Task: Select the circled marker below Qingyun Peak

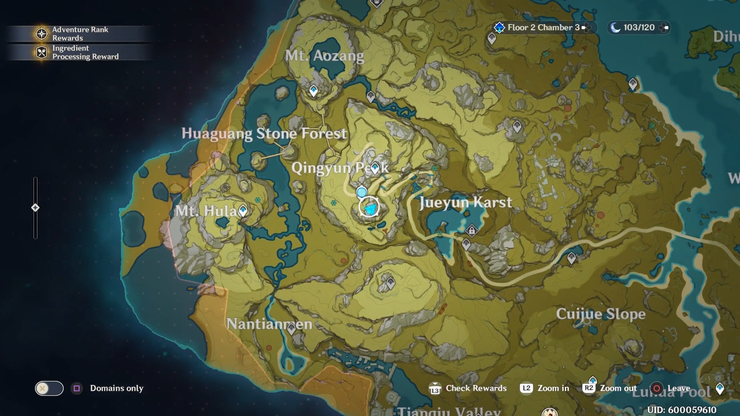Action: click(x=369, y=208)
